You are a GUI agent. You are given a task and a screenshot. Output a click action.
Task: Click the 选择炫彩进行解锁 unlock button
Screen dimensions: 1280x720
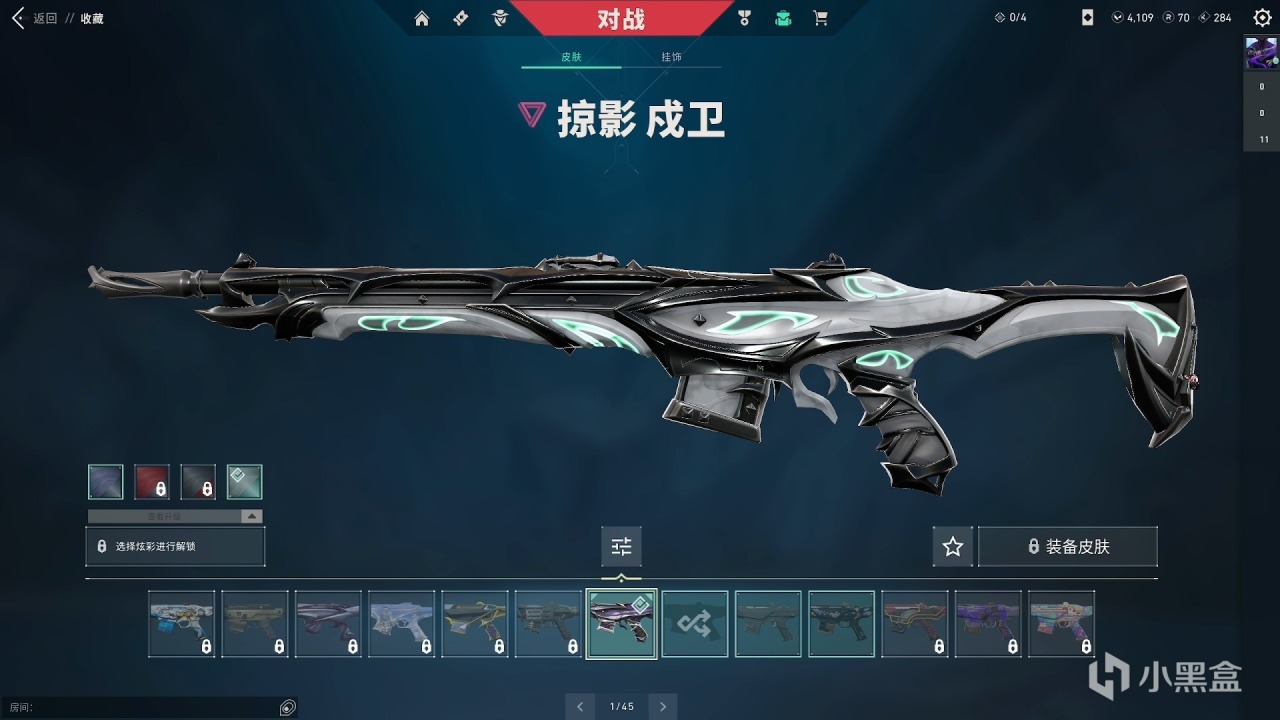coord(175,546)
